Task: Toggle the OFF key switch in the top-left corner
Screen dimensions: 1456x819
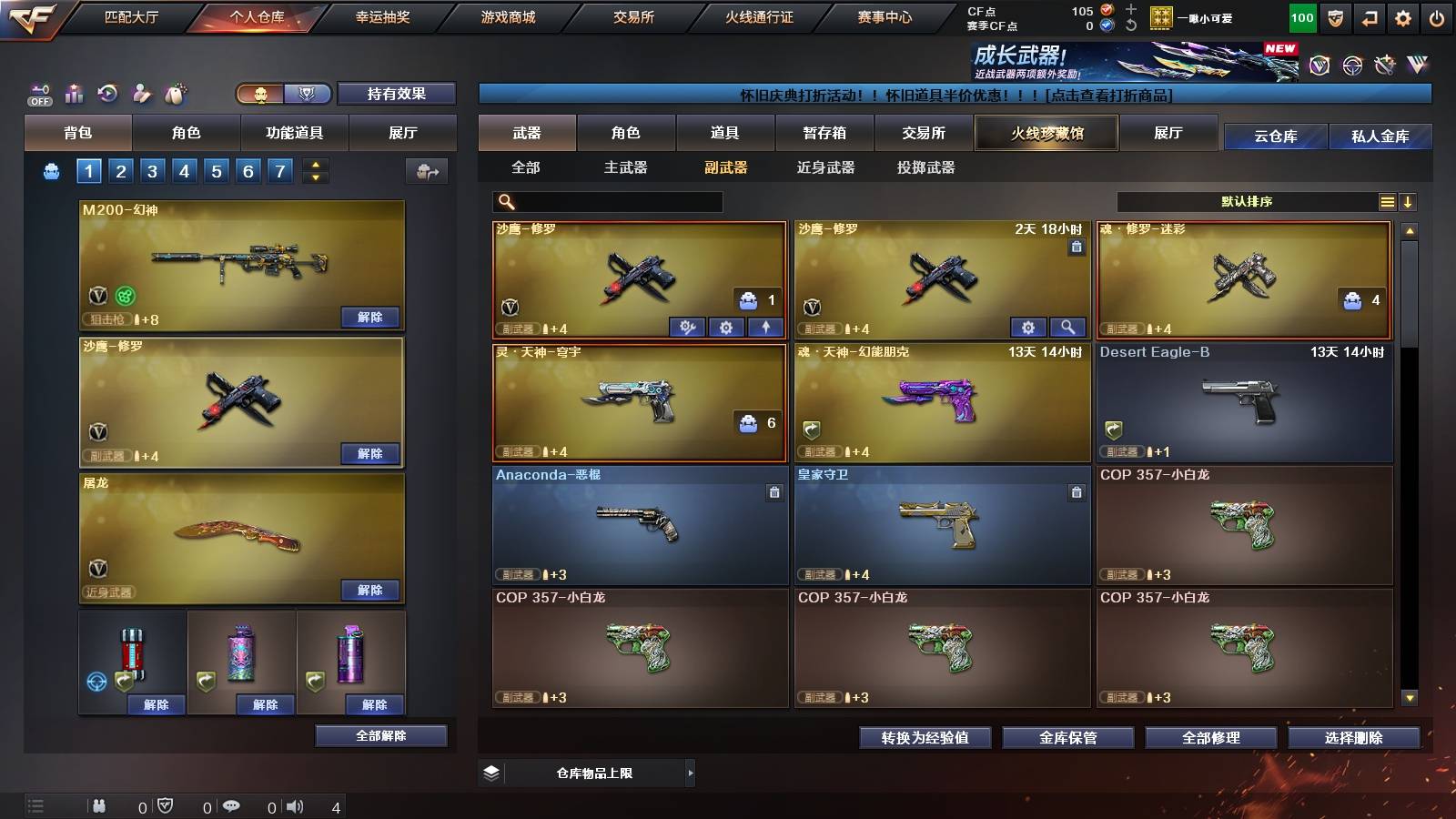Action: coord(38,93)
